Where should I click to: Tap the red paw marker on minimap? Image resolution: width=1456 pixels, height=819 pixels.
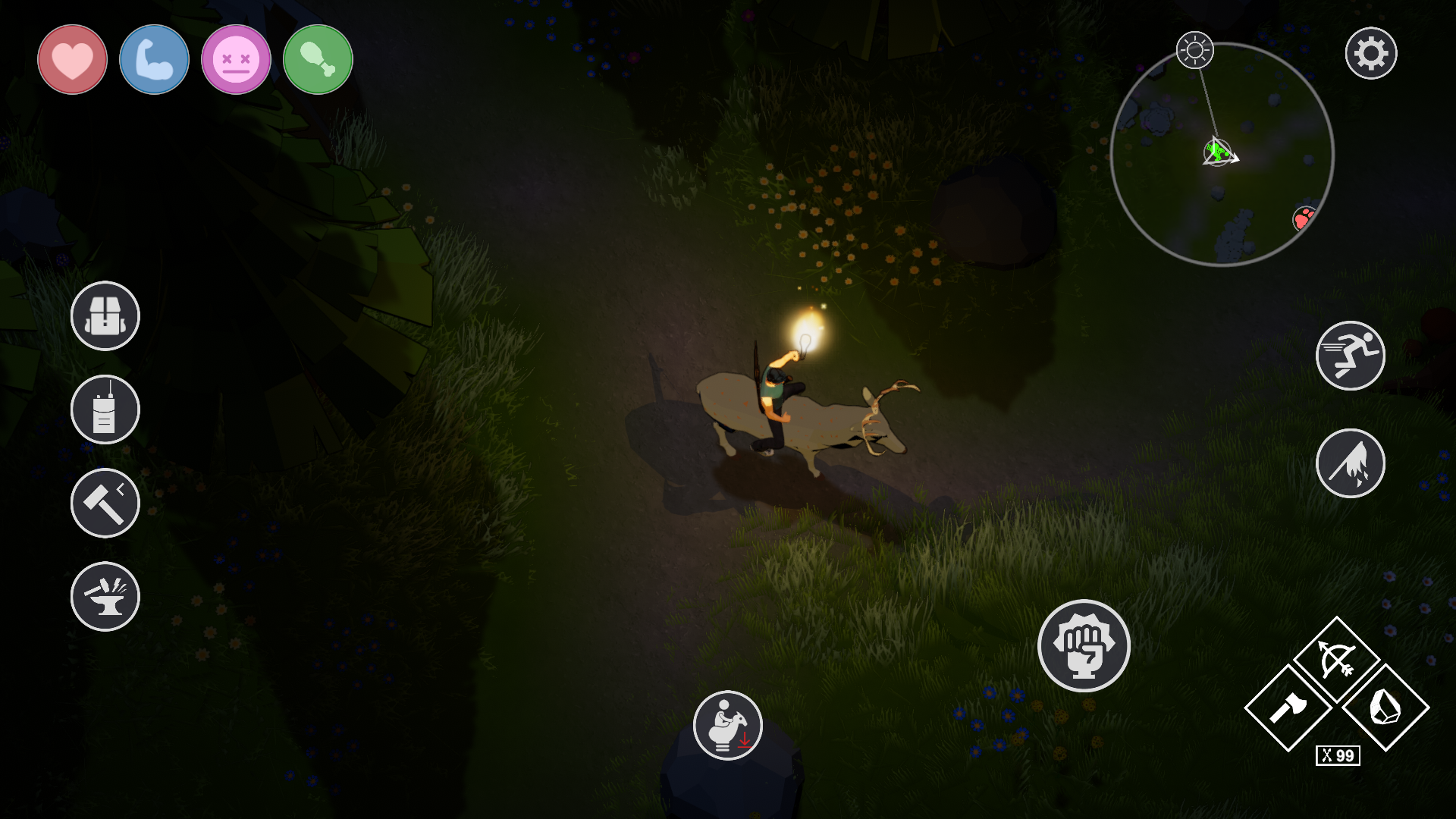(x=1304, y=218)
